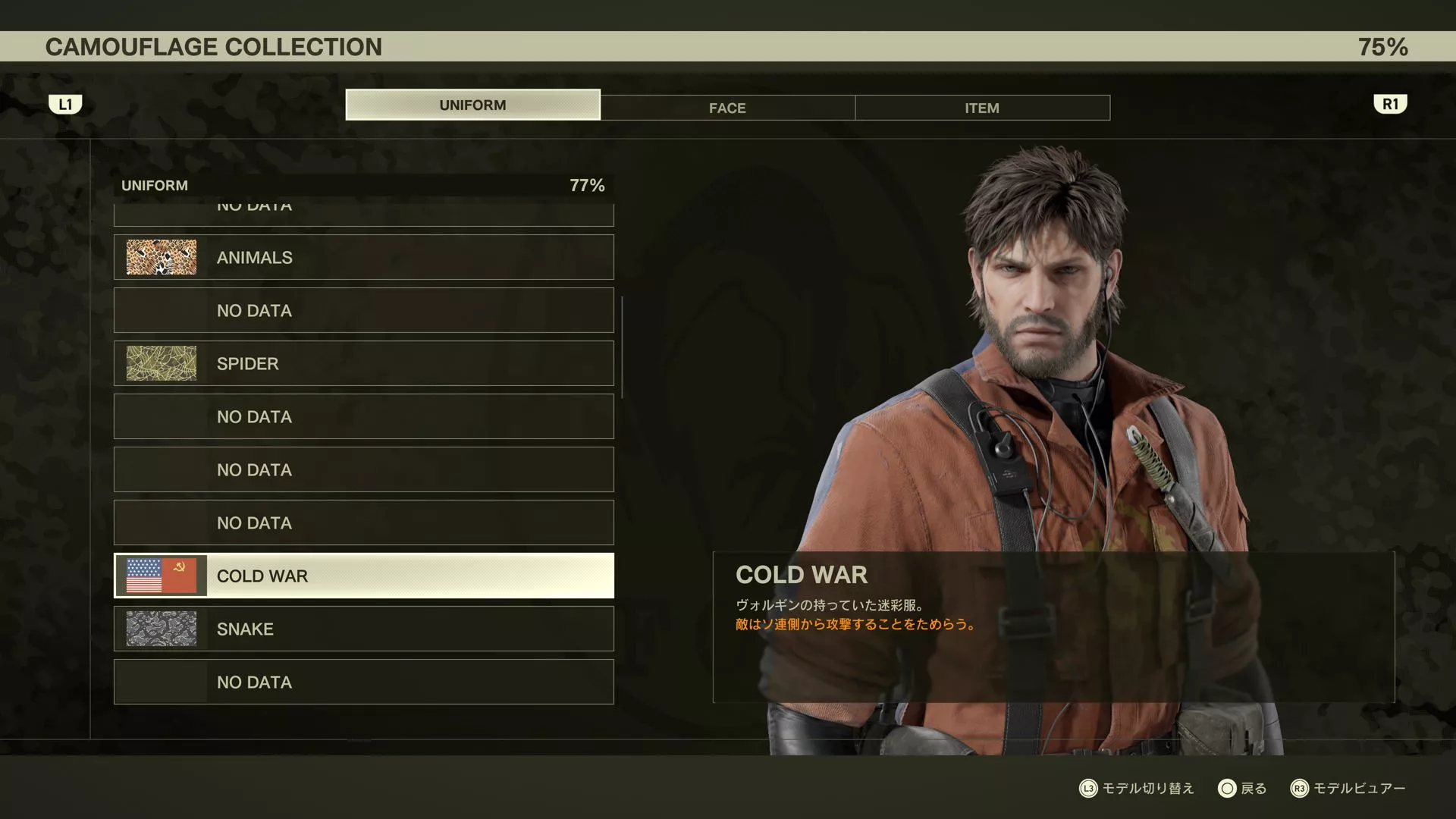Select the COLD WAR uniform

click(x=364, y=576)
